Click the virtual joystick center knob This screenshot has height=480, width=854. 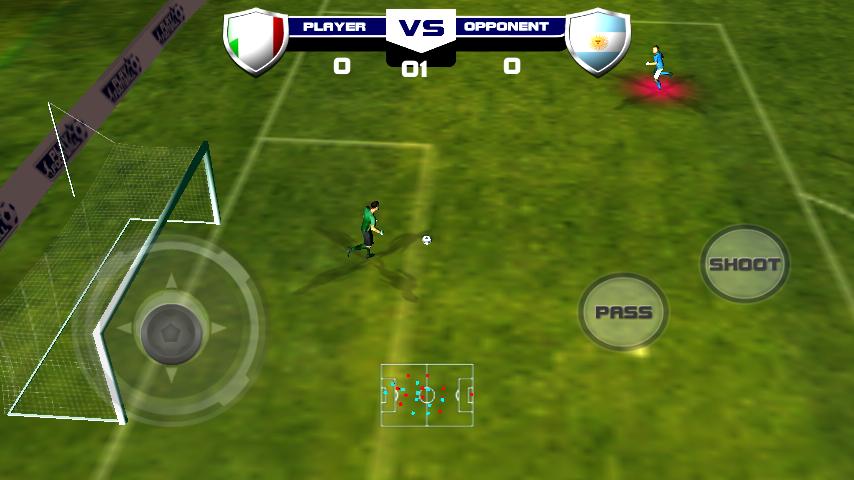coord(171,329)
